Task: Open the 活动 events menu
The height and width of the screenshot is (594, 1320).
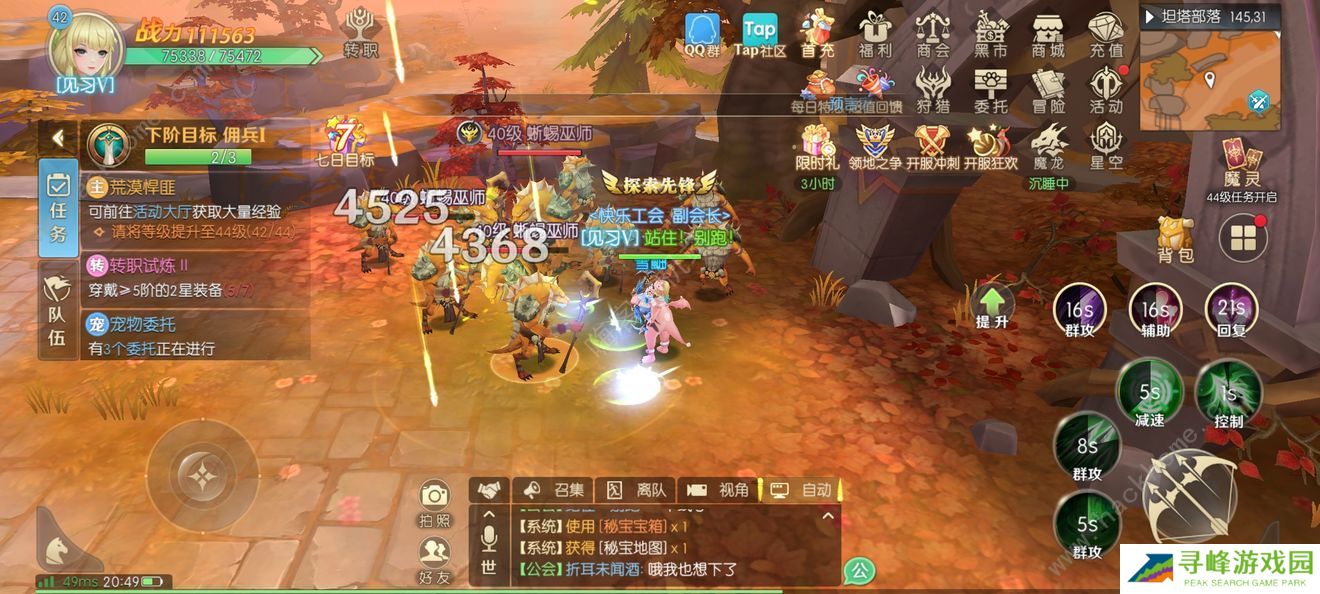Action: pos(1106,90)
